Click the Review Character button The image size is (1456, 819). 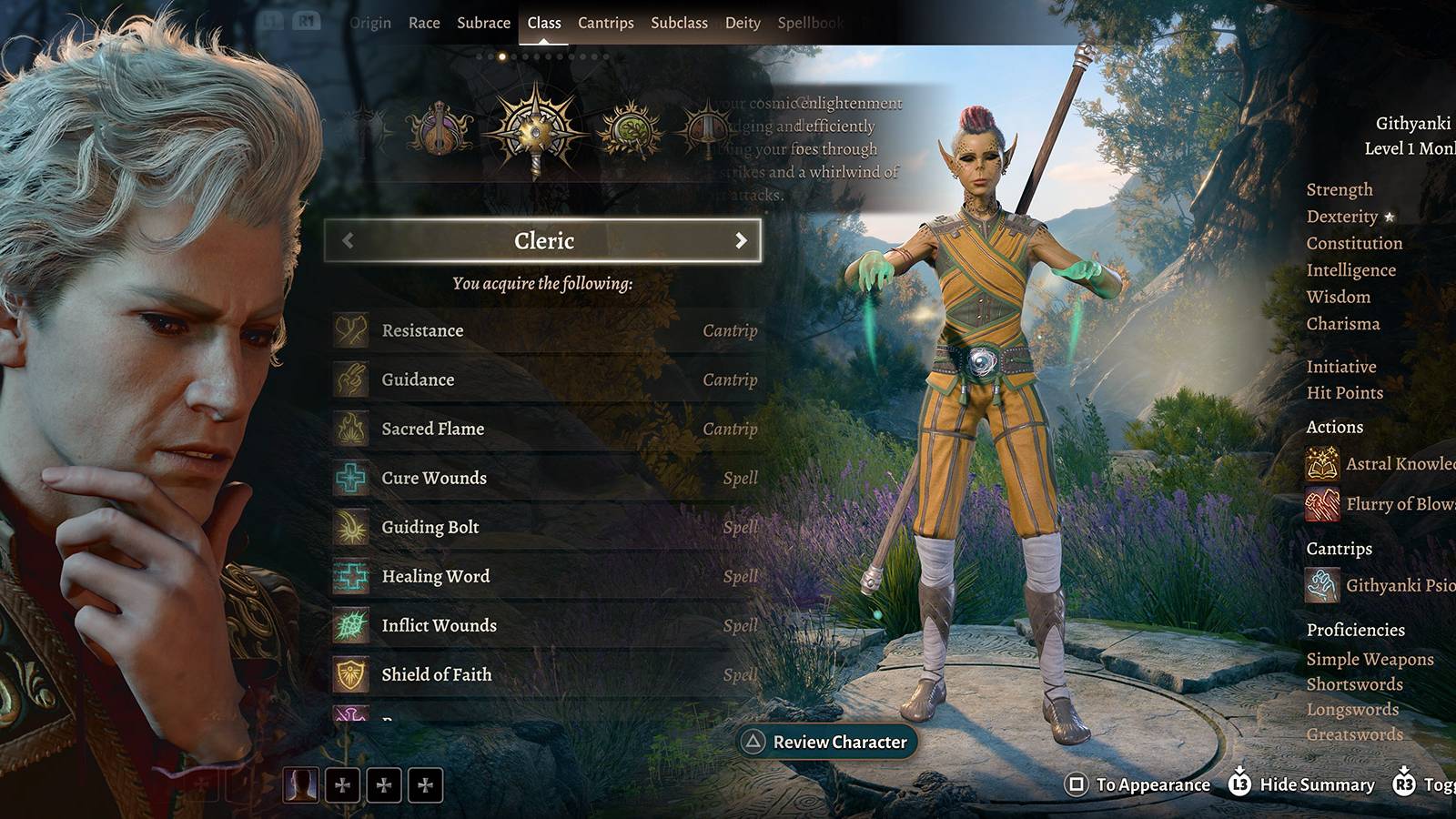[x=828, y=742]
